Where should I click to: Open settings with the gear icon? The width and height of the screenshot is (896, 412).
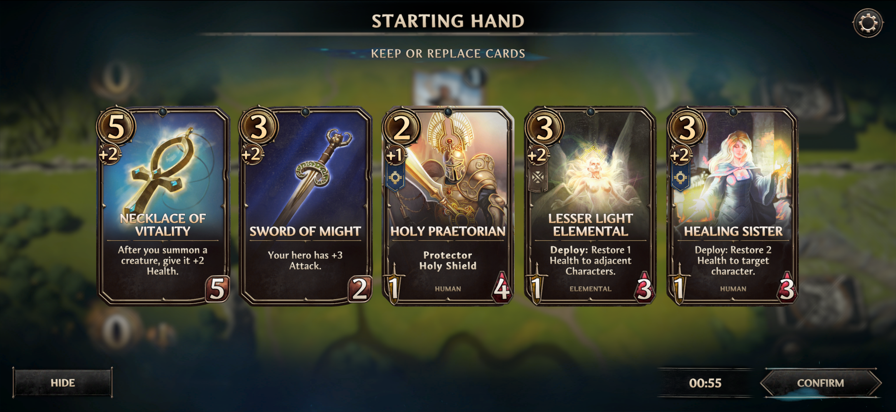(867, 23)
